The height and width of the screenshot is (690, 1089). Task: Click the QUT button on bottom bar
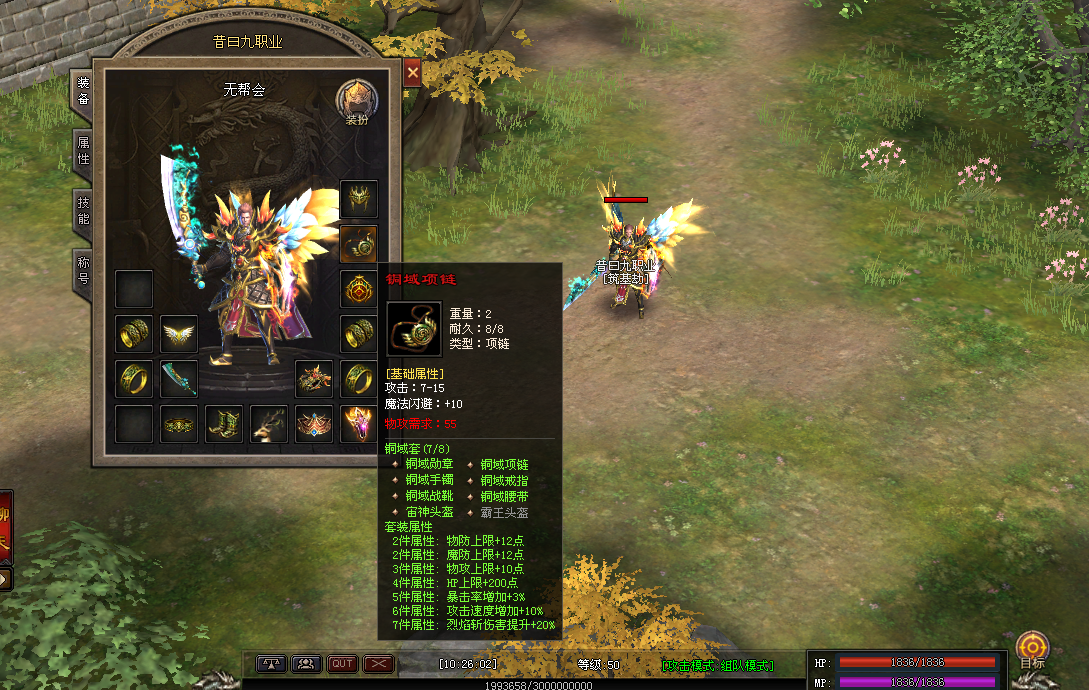[343, 663]
